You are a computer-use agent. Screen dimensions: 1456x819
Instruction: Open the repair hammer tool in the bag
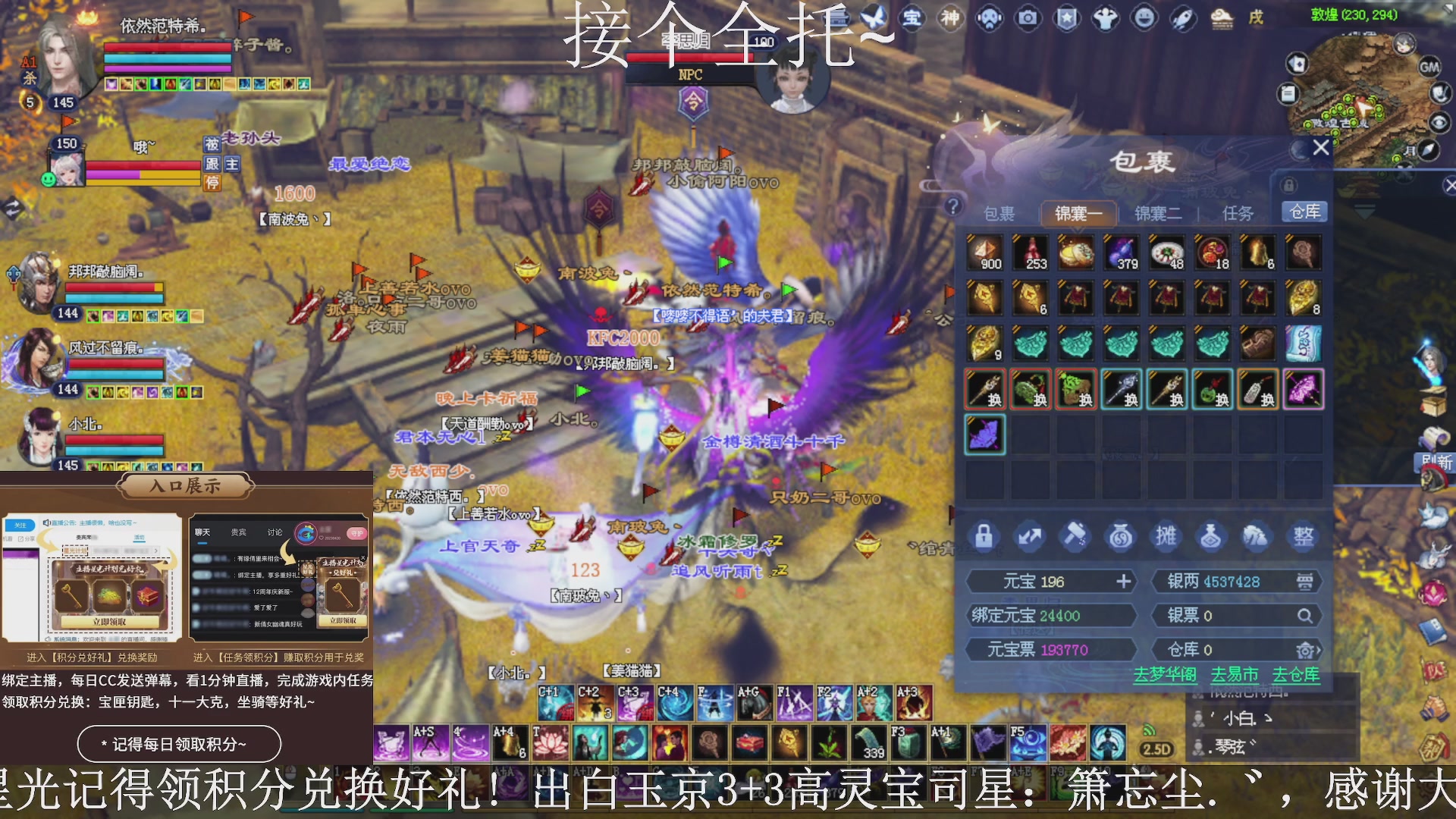pos(1075,536)
